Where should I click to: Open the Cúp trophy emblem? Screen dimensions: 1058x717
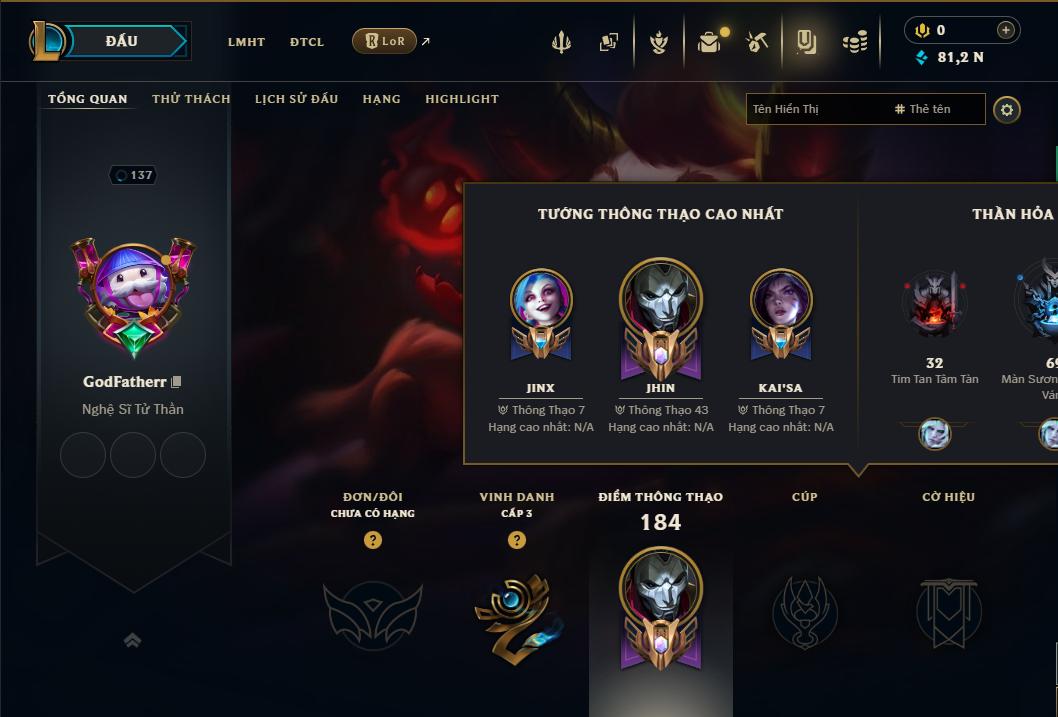click(804, 611)
